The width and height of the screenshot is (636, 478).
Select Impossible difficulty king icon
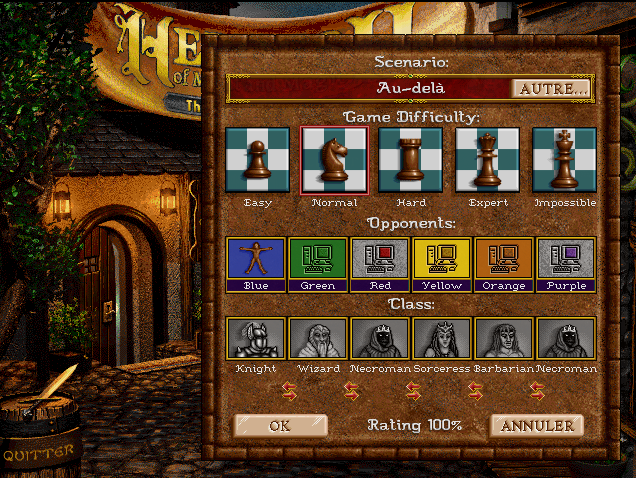click(565, 160)
